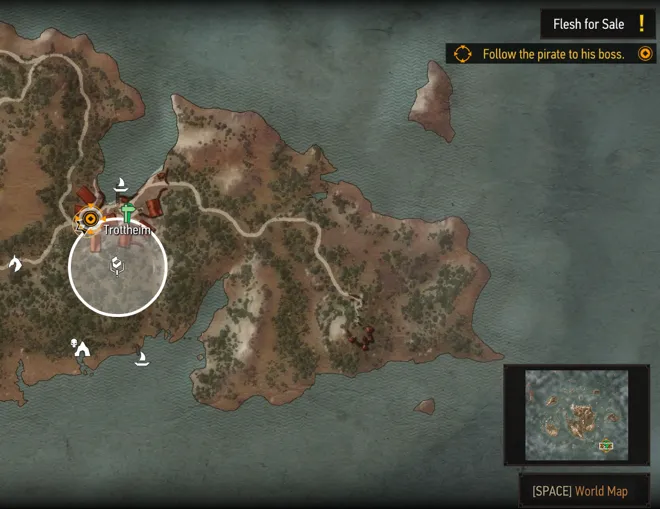
Task: Select the player position marker inside the white circle
Action: tap(117, 266)
